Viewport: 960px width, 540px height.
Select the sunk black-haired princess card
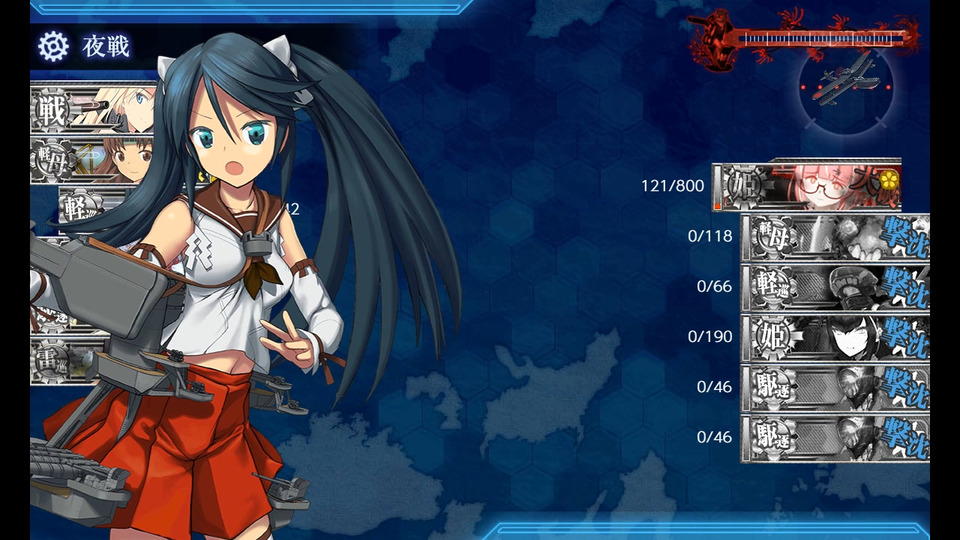pyautogui.click(x=835, y=337)
